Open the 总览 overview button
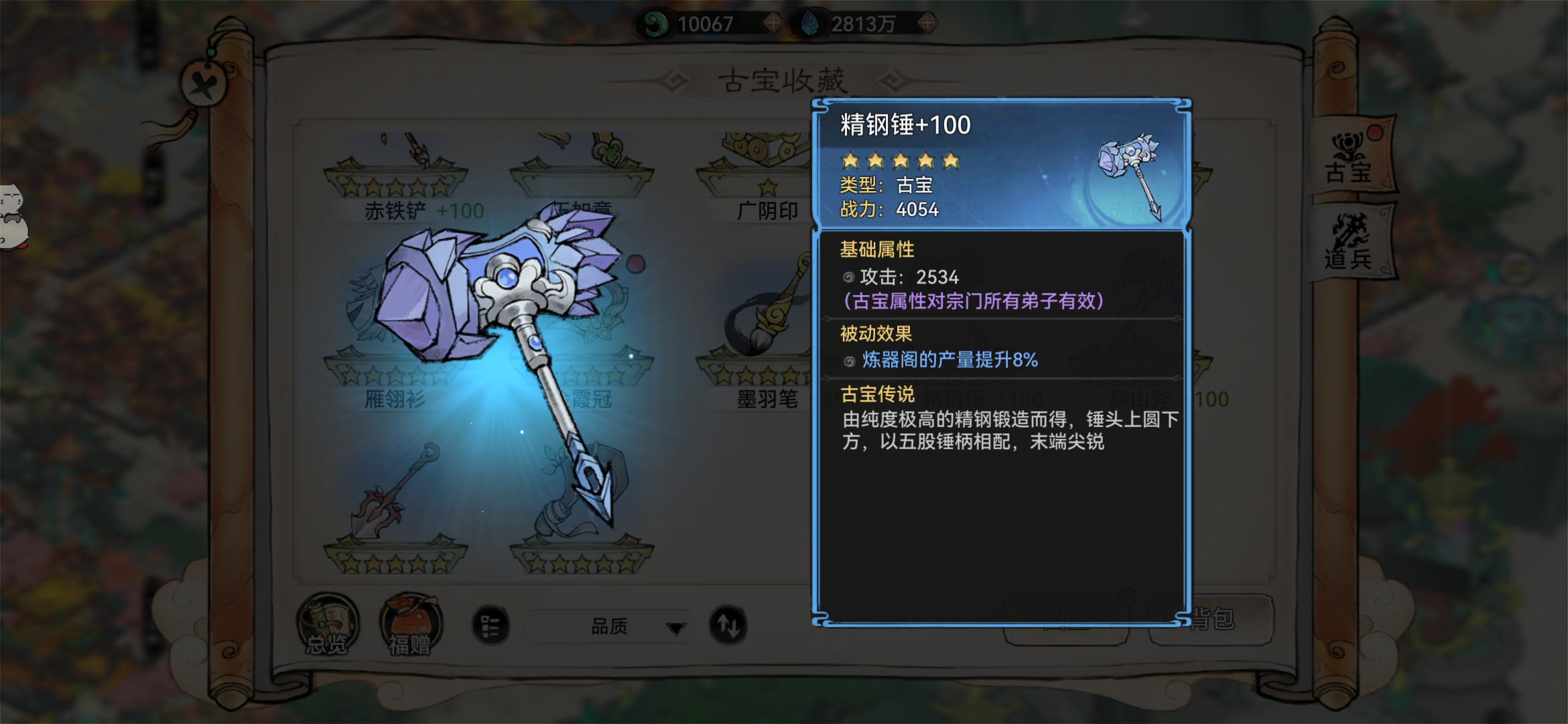The height and width of the screenshot is (724, 1568). (x=328, y=624)
